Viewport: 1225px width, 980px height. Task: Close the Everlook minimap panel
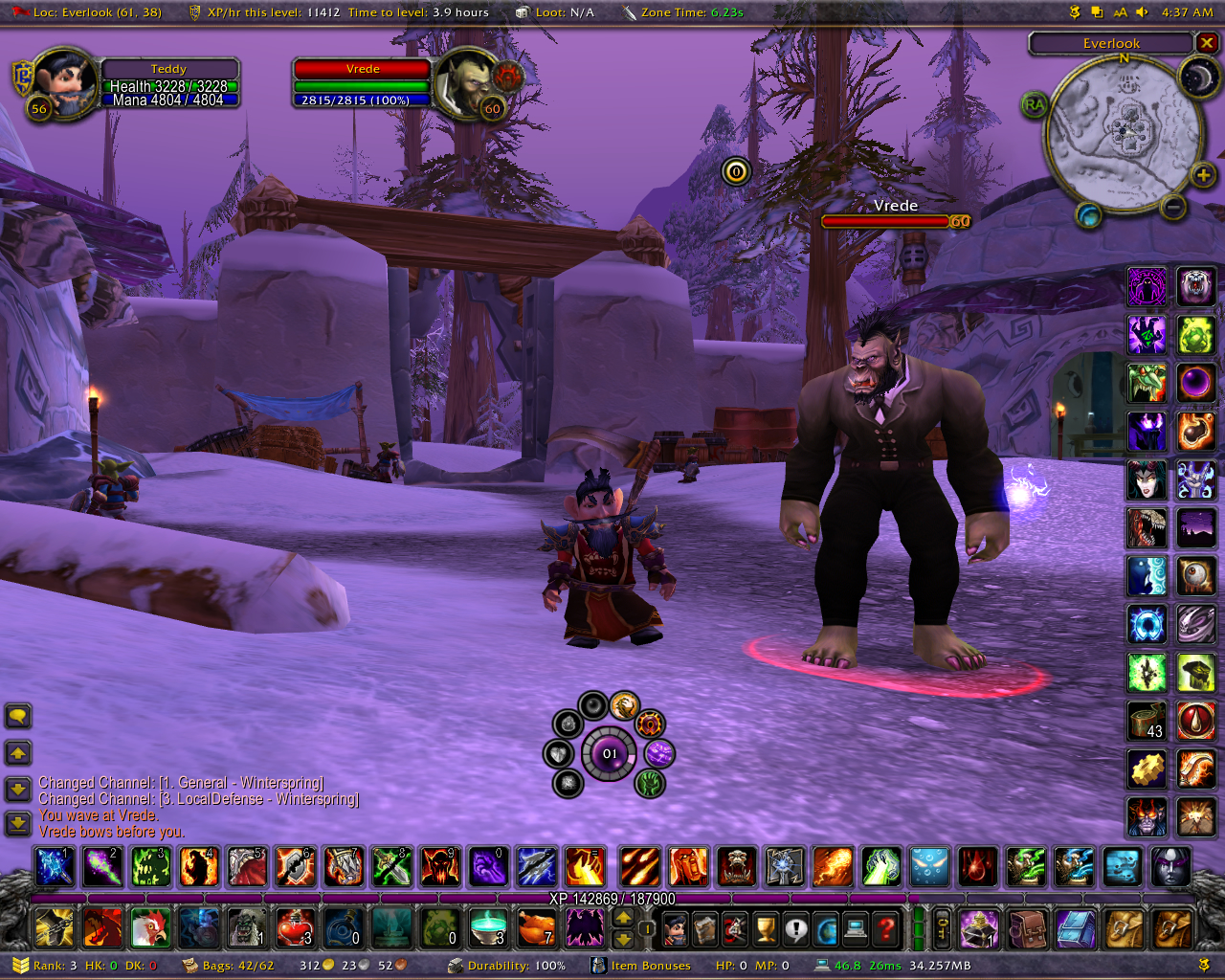point(1207,43)
